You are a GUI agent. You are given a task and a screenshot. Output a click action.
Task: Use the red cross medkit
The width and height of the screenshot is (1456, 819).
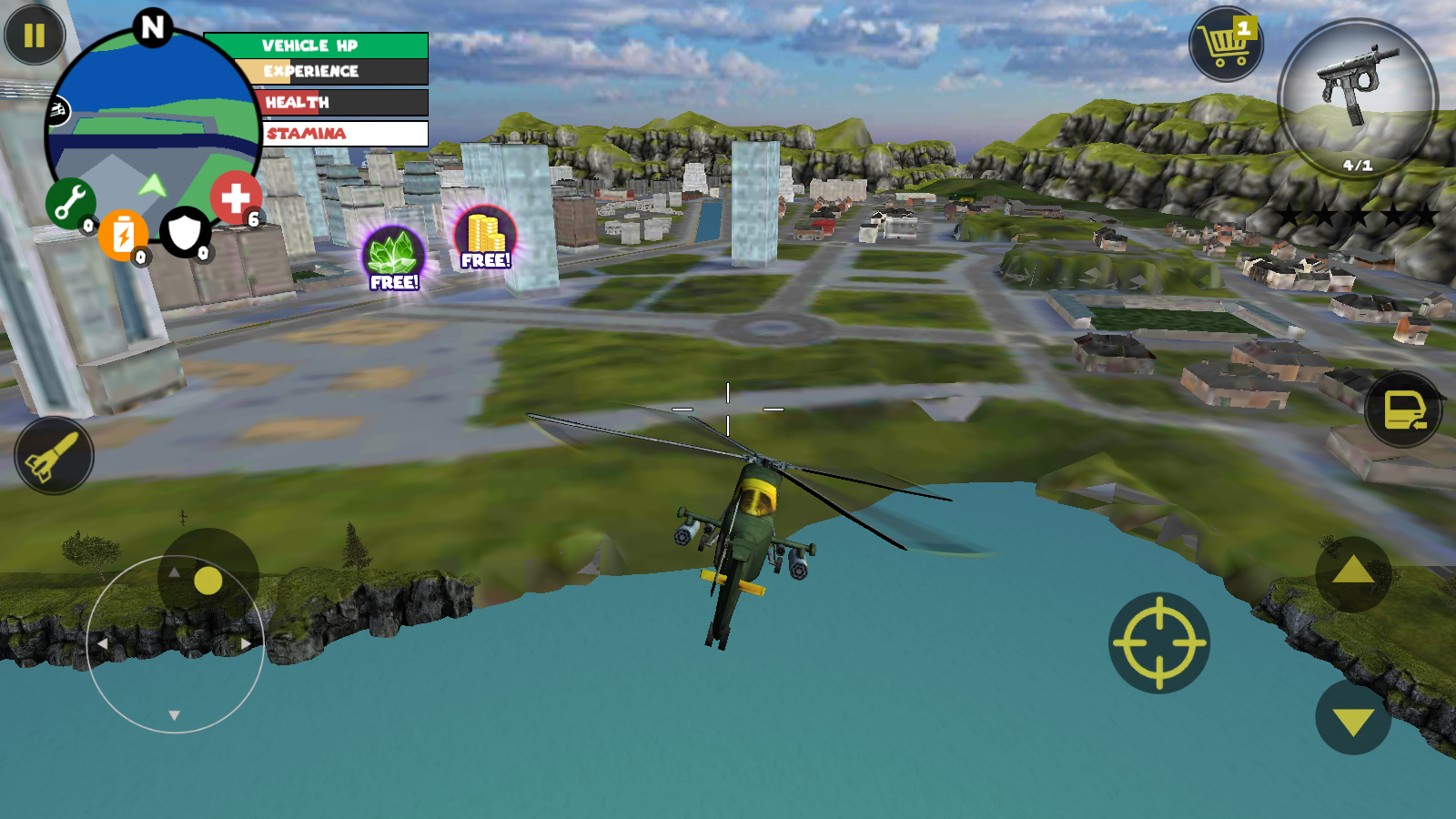coord(236,197)
